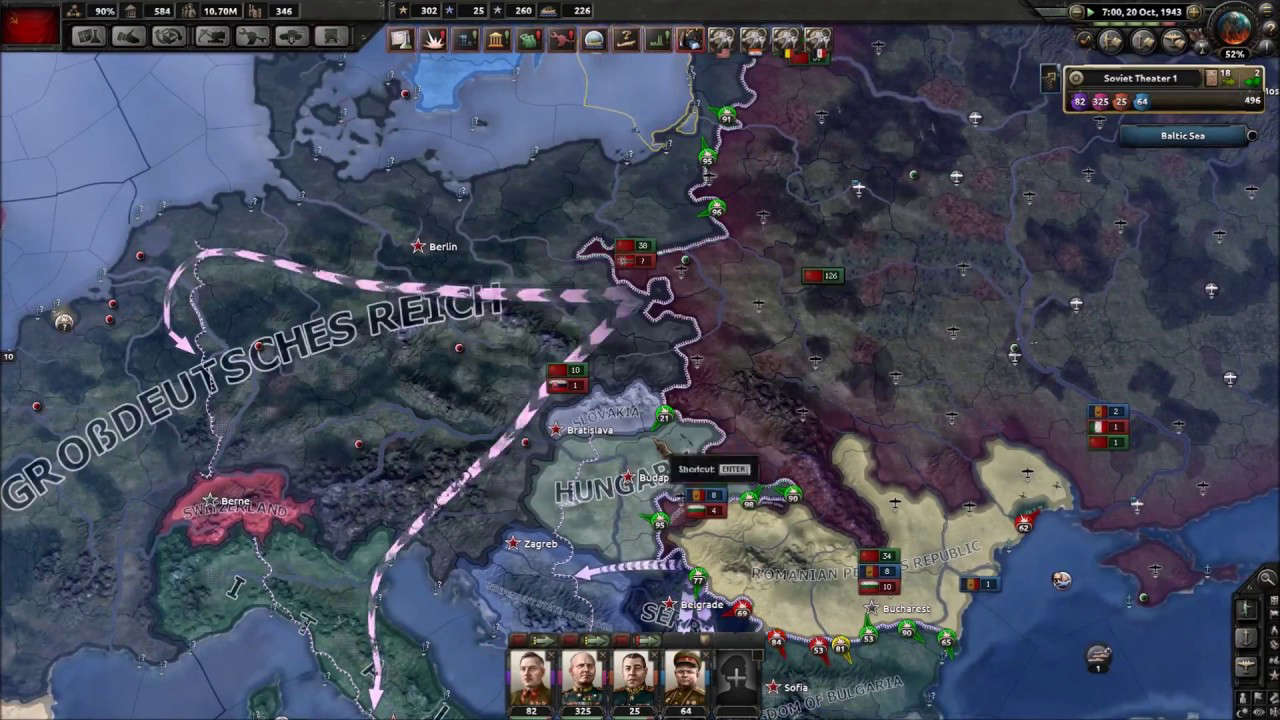Click the help question mark icon

1270,27
